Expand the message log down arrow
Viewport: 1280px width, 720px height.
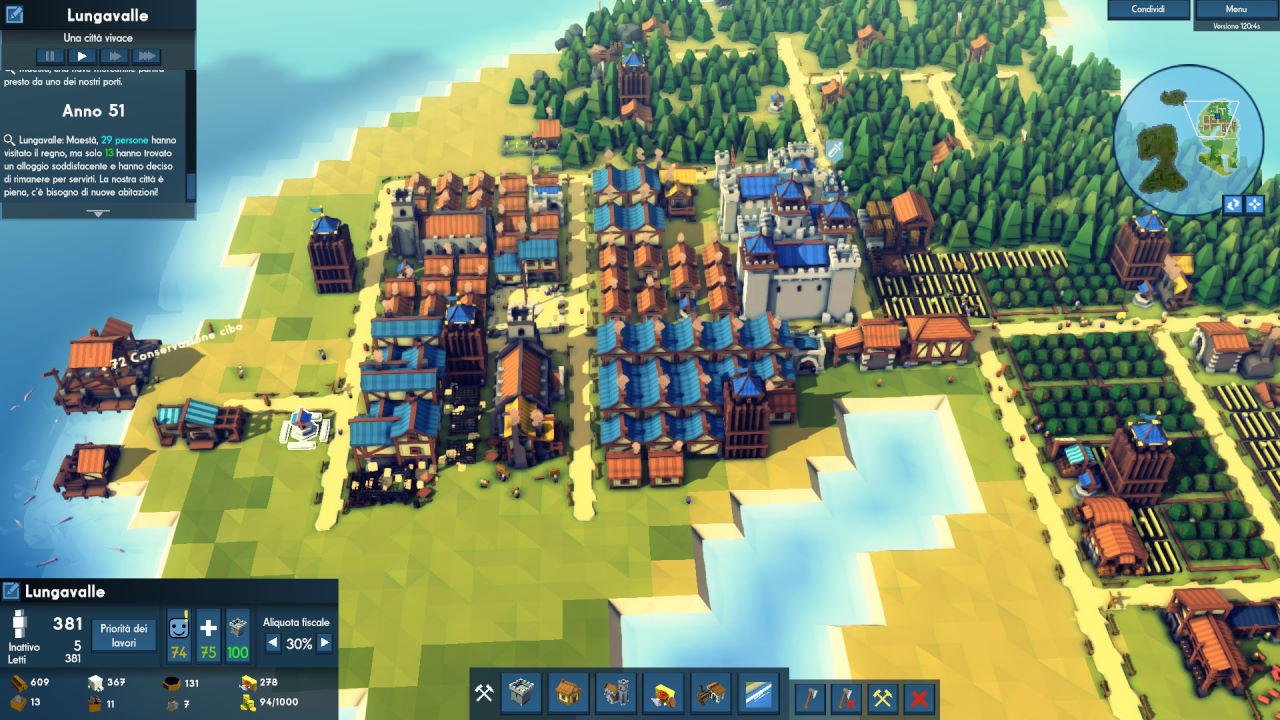pyautogui.click(x=98, y=213)
